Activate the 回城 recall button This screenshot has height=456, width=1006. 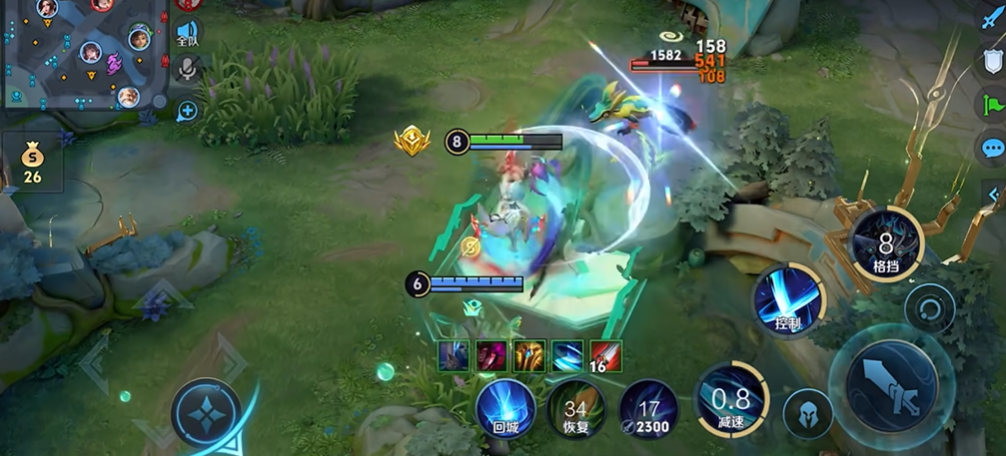(505, 410)
